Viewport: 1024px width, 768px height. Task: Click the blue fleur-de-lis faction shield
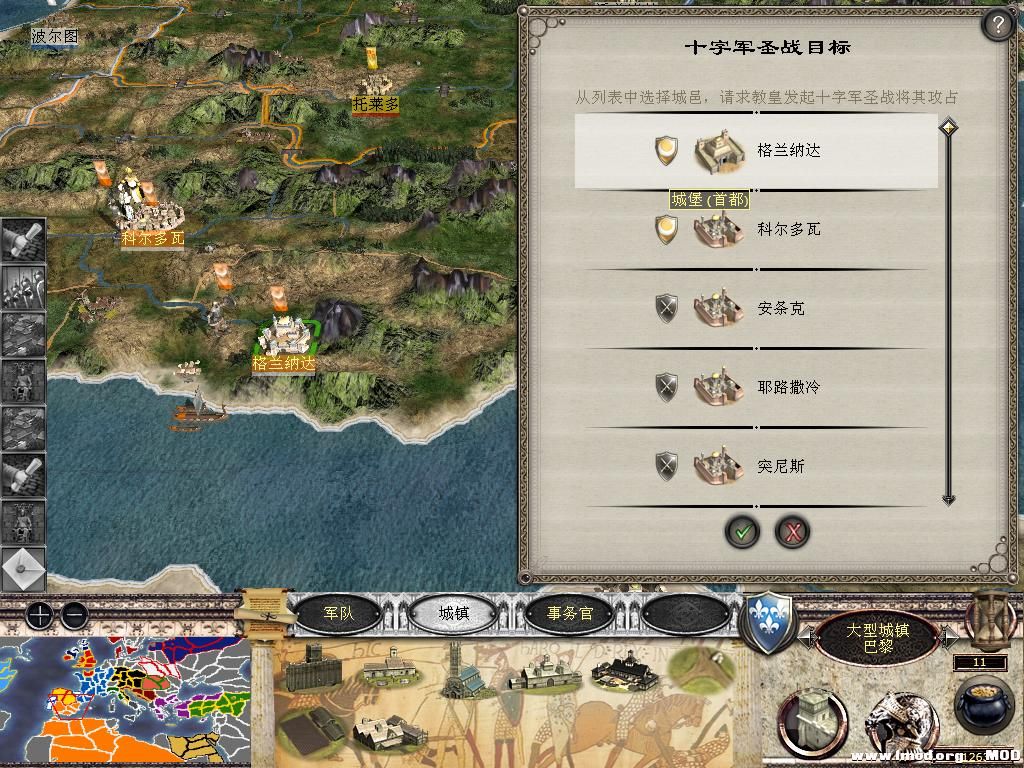pos(768,622)
